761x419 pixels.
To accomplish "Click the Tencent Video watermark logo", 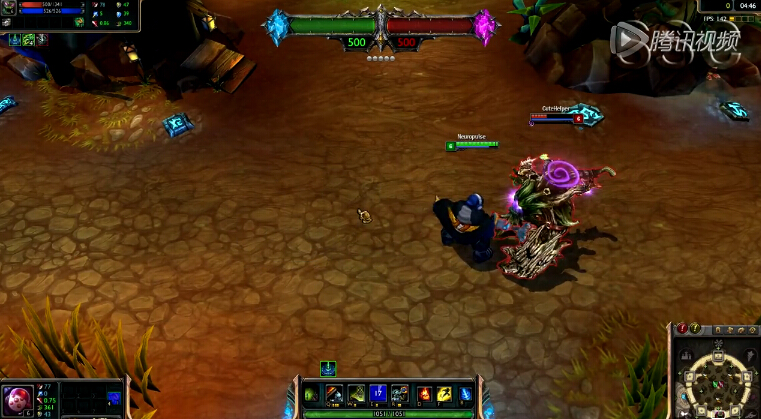I will [x=676, y=40].
